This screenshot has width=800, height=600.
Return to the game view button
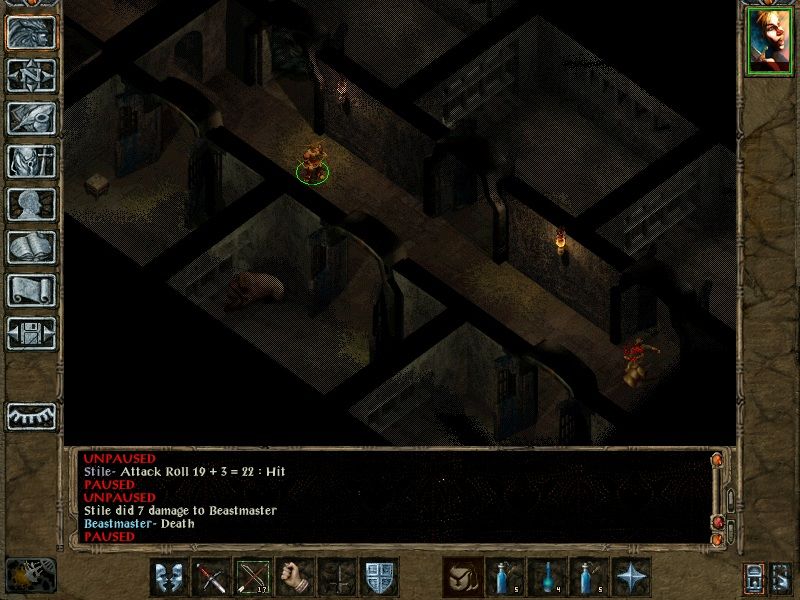click(x=31, y=32)
